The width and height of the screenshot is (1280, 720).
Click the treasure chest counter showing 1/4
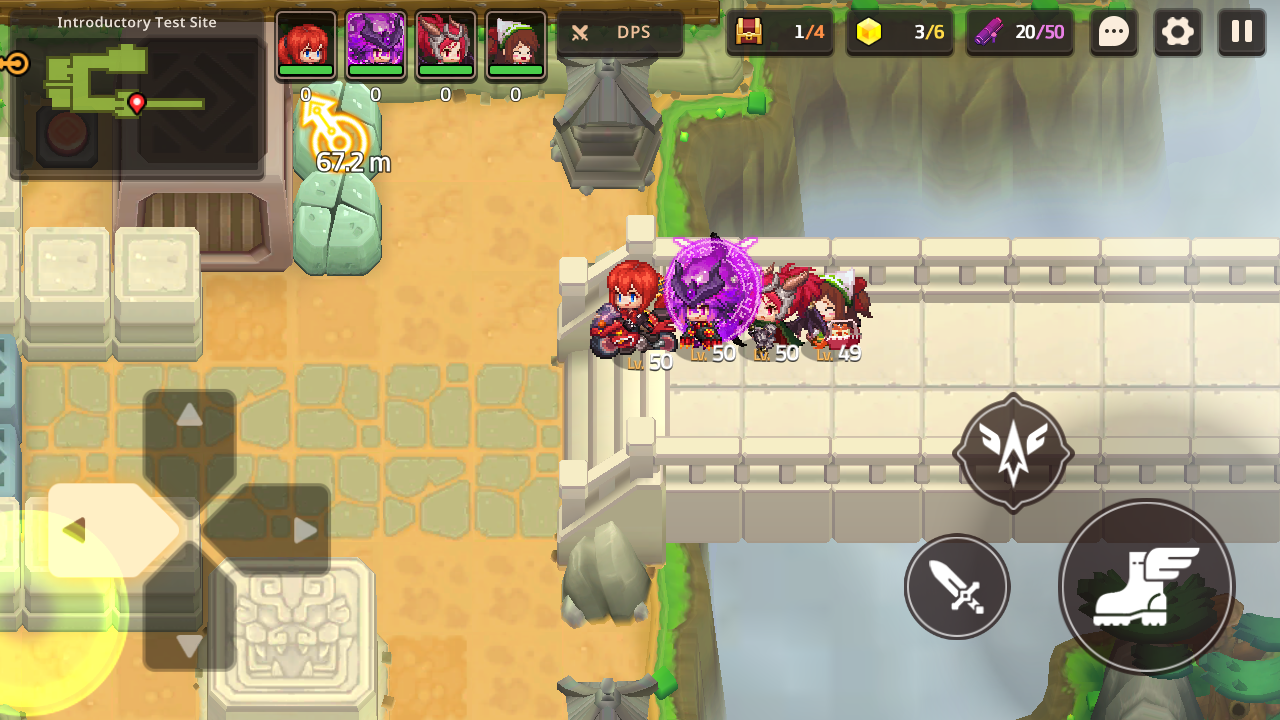click(781, 32)
